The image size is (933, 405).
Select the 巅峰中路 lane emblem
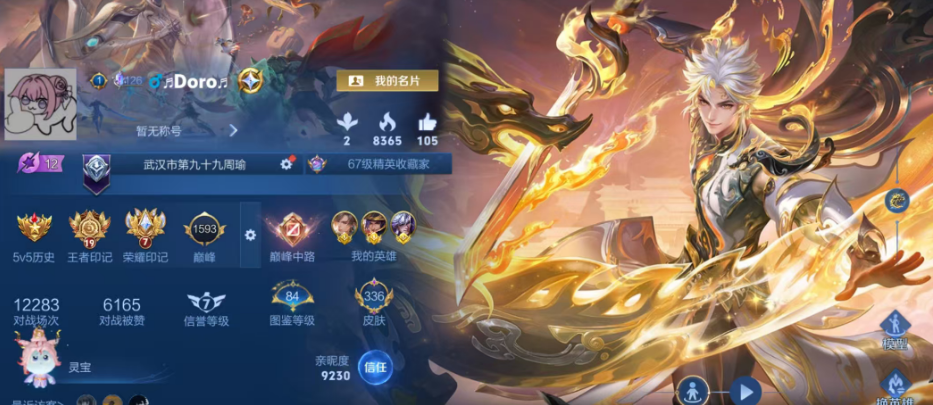point(292,230)
